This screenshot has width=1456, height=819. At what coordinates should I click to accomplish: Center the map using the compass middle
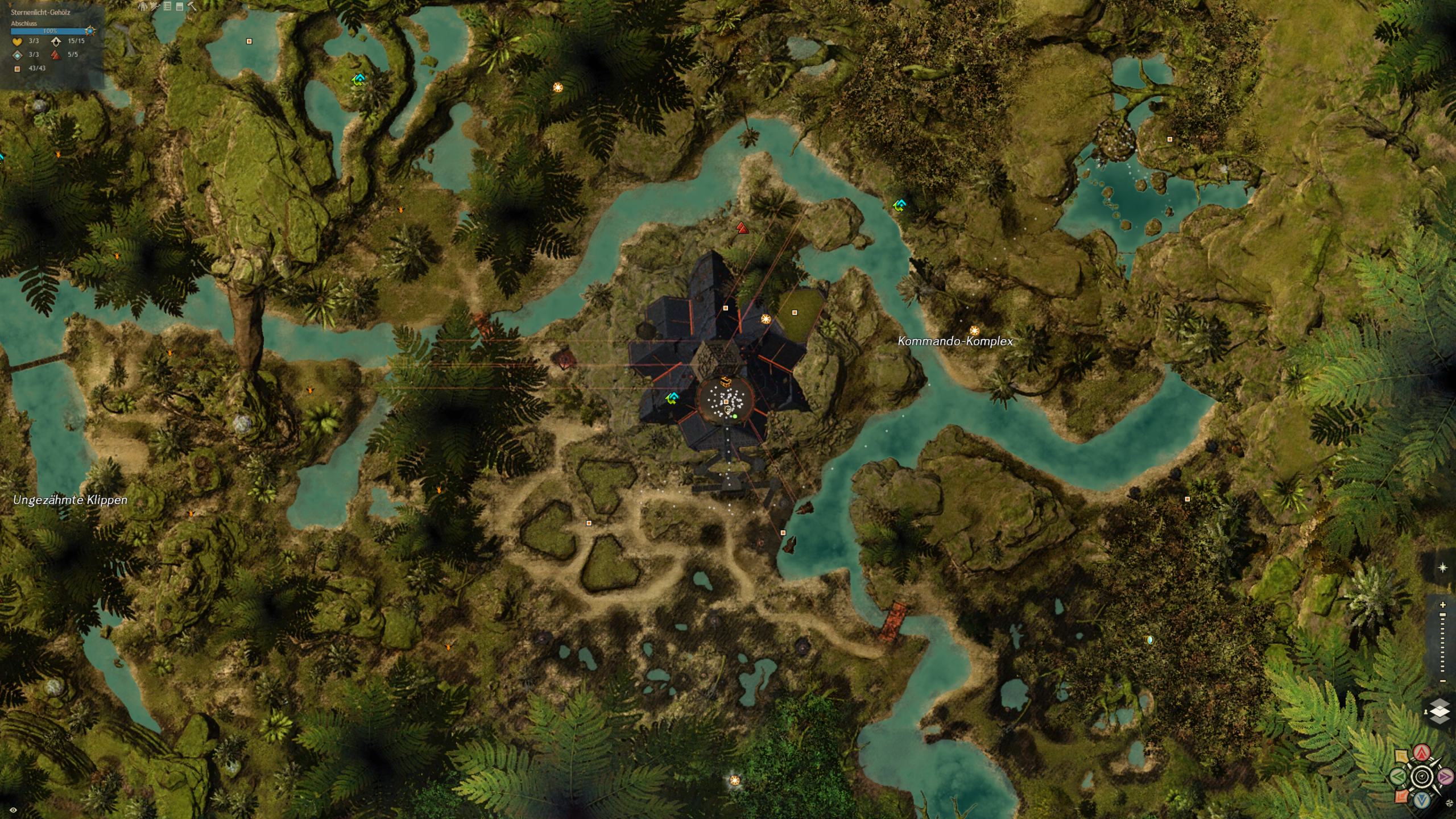(1422, 776)
